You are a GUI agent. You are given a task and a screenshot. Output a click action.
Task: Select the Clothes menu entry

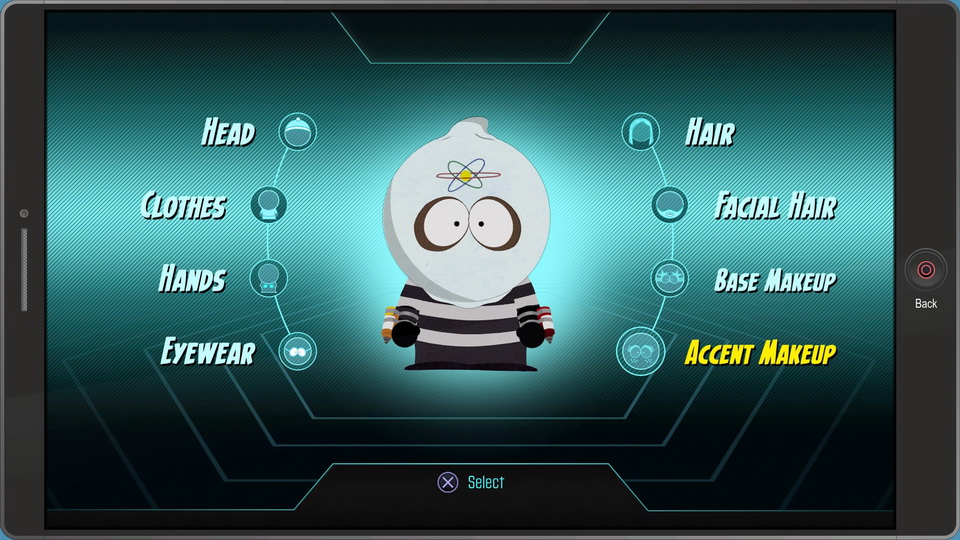184,206
